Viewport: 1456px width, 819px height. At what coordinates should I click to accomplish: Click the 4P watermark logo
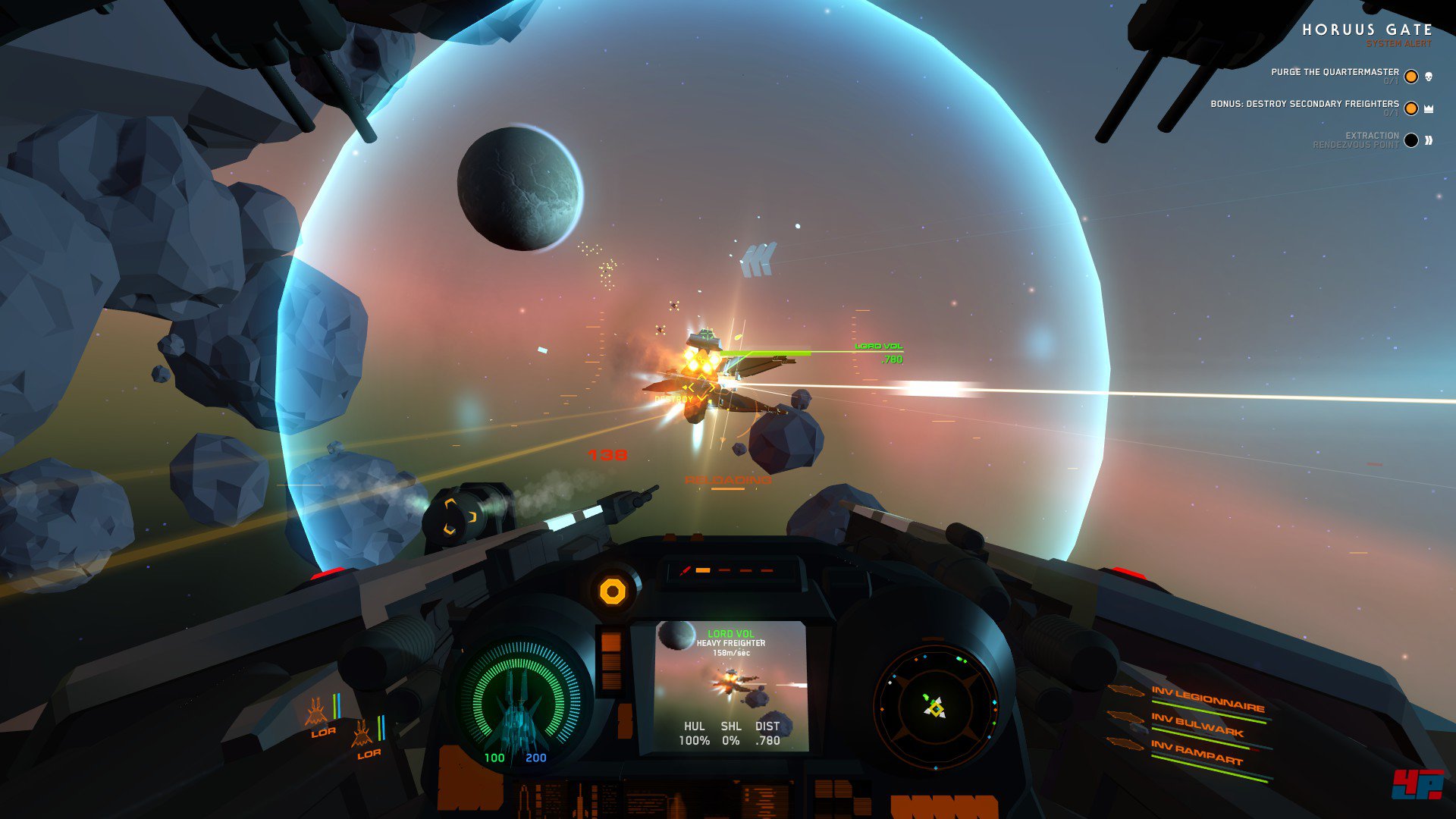click(1417, 784)
